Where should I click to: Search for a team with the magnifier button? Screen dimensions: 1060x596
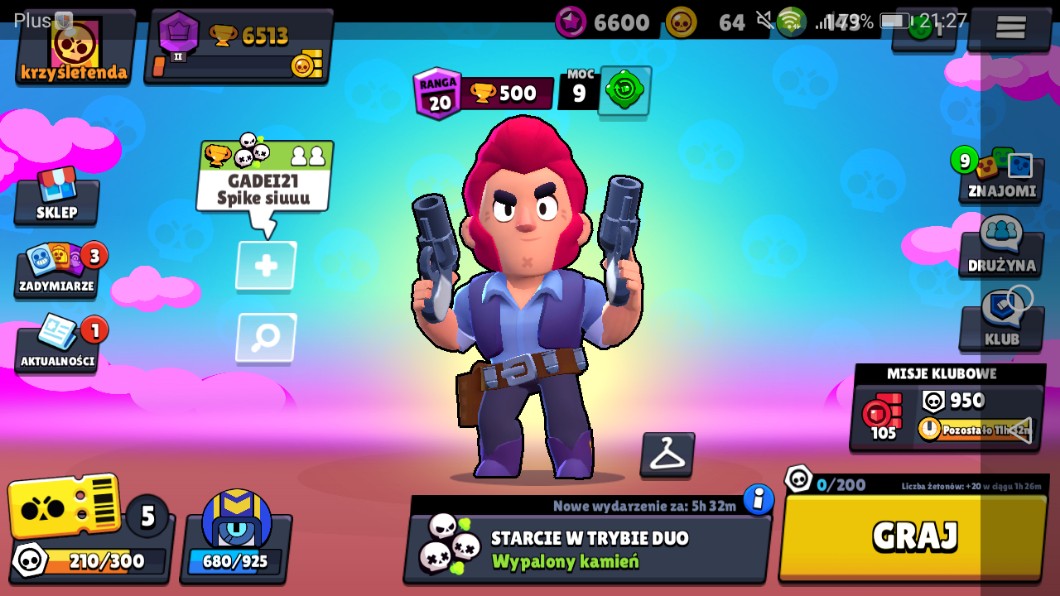point(266,338)
